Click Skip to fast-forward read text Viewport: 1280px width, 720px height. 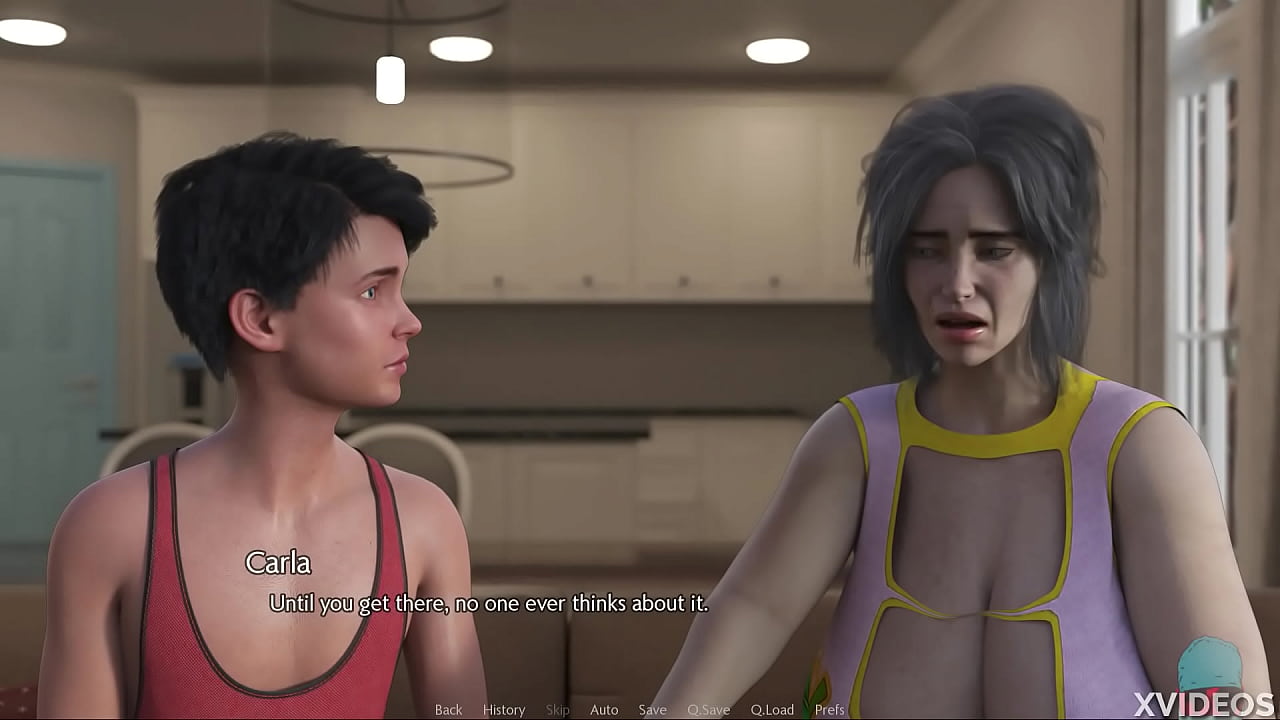[557, 709]
